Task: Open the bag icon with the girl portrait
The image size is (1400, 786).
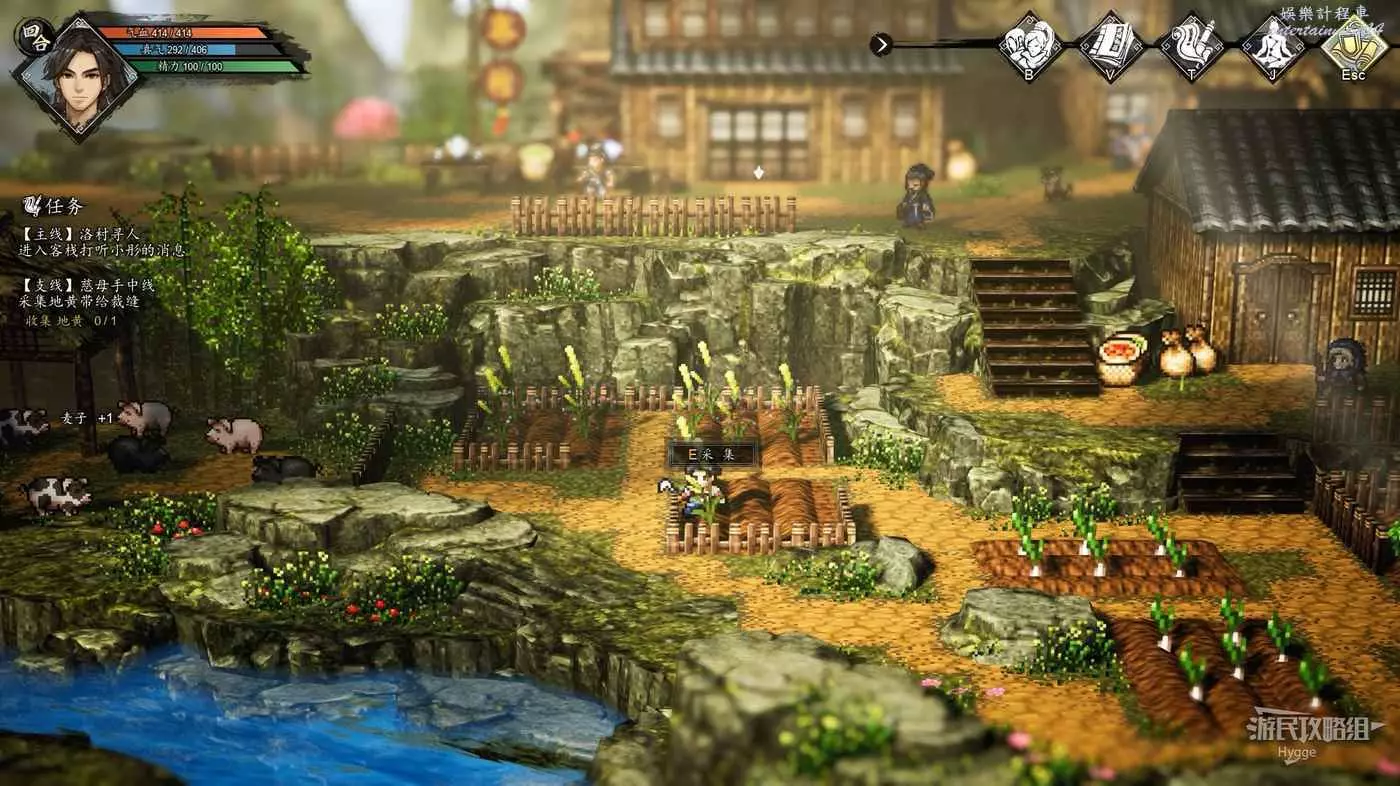Action: click(1030, 44)
